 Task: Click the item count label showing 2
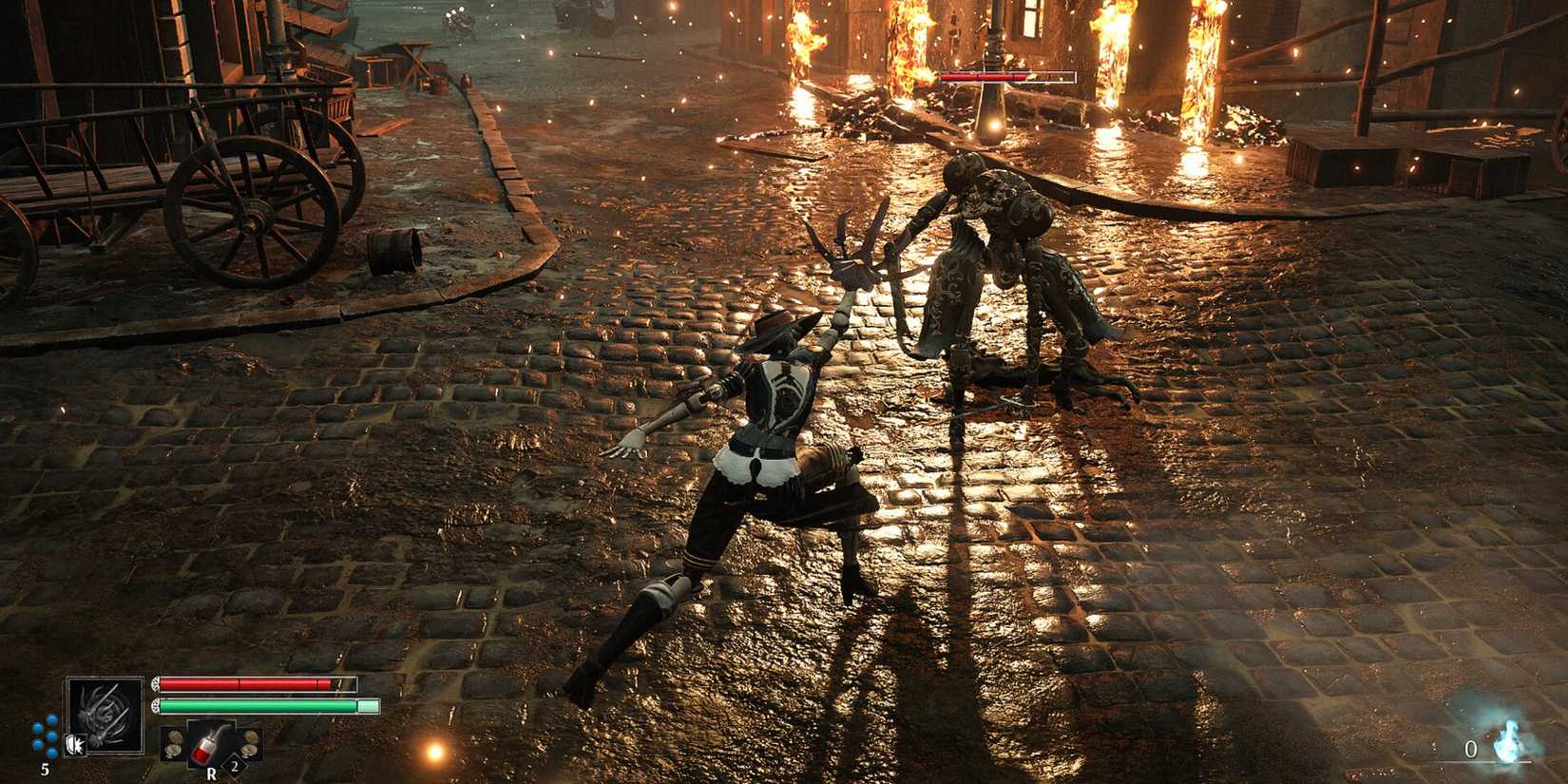coord(234,766)
